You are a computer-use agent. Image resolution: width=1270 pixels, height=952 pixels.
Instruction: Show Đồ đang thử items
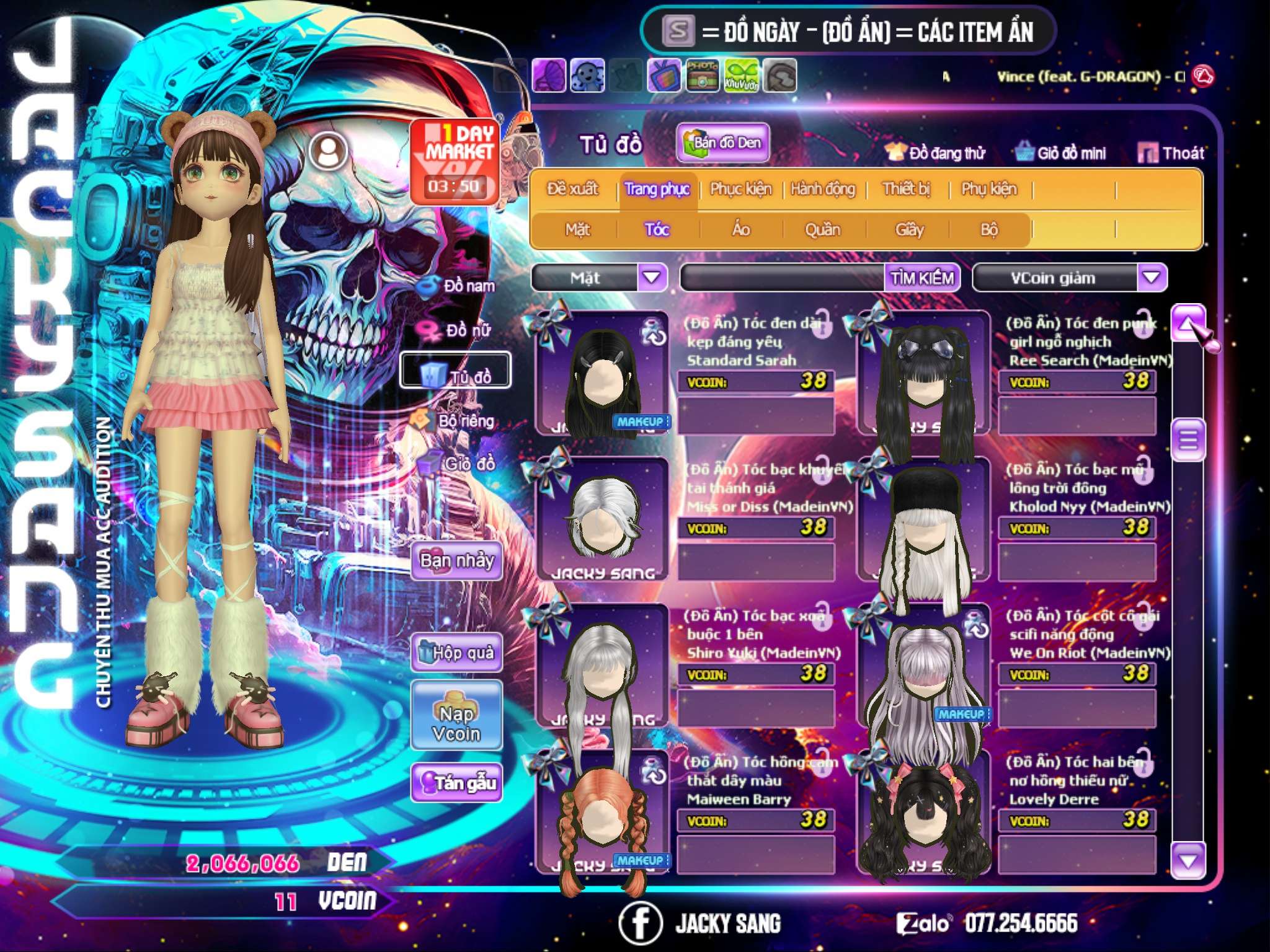935,152
